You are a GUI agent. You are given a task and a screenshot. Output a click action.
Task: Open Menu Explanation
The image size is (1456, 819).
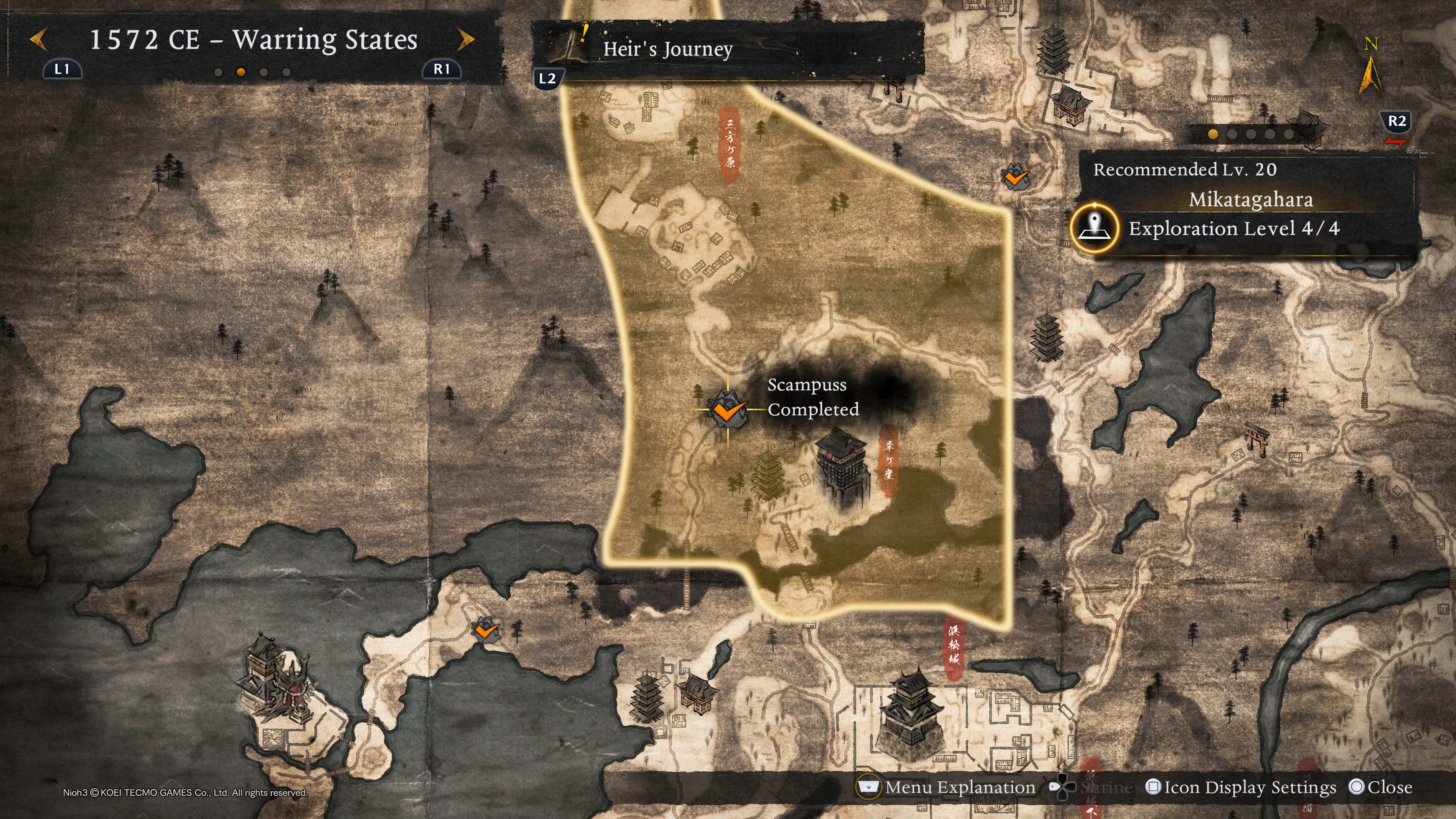tap(947, 788)
